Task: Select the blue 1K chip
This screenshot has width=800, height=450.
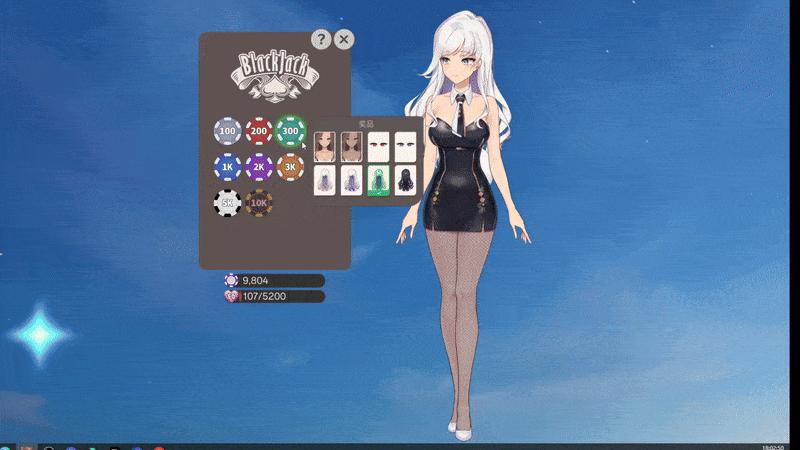Action: tap(227, 167)
